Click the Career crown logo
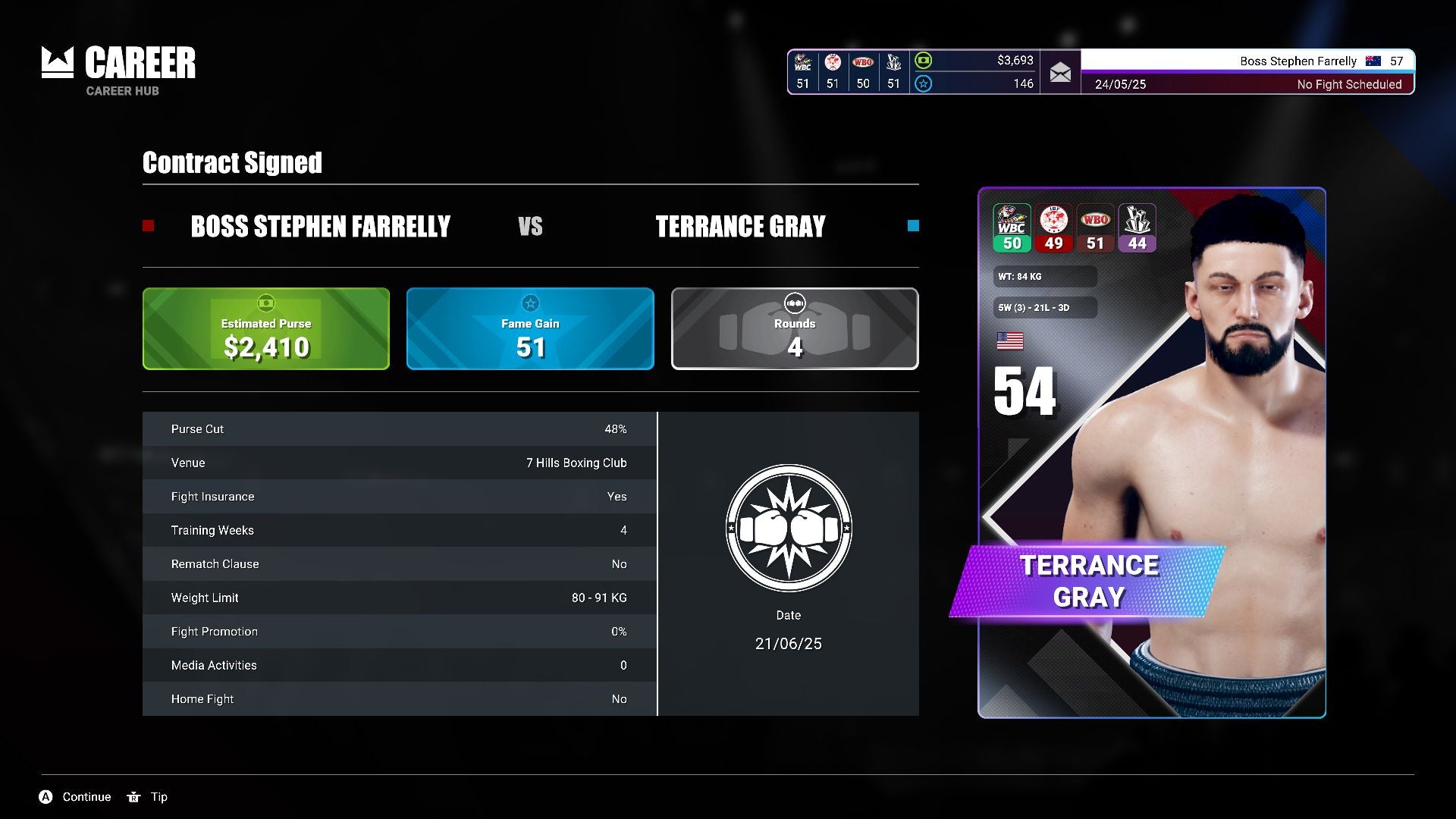1456x819 pixels. pyautogui.click(x=58, y=63)
